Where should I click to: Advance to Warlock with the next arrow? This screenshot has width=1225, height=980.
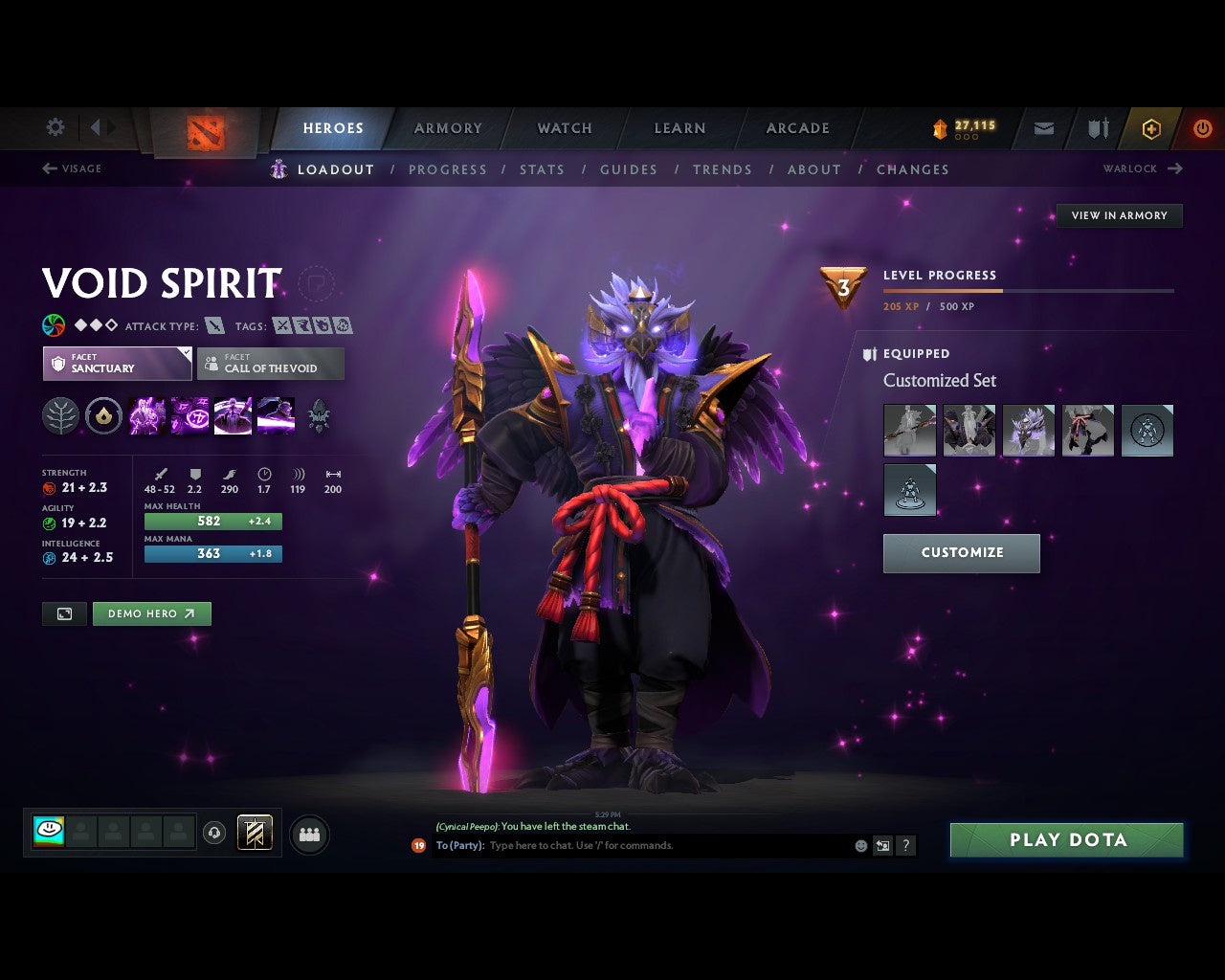point(1174,168)
